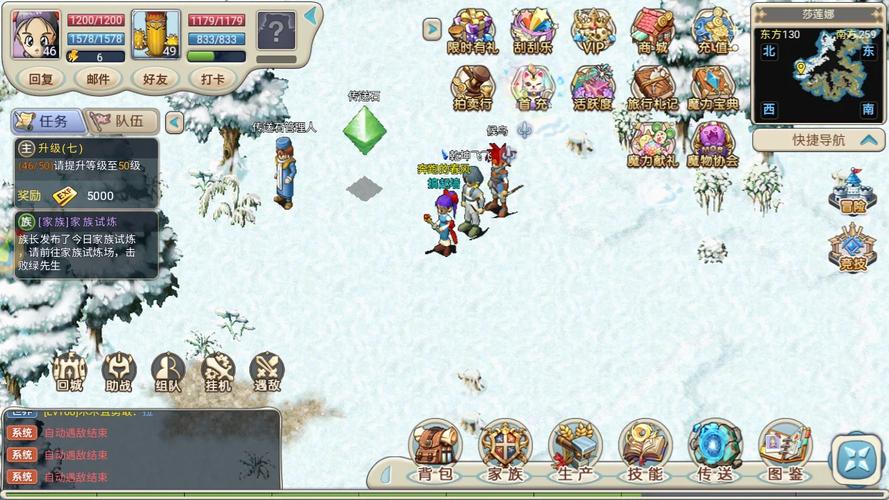Open the 商城 shop
This screenshot has width=889, height=500.
pyautogui.click(x=652, y=31)
